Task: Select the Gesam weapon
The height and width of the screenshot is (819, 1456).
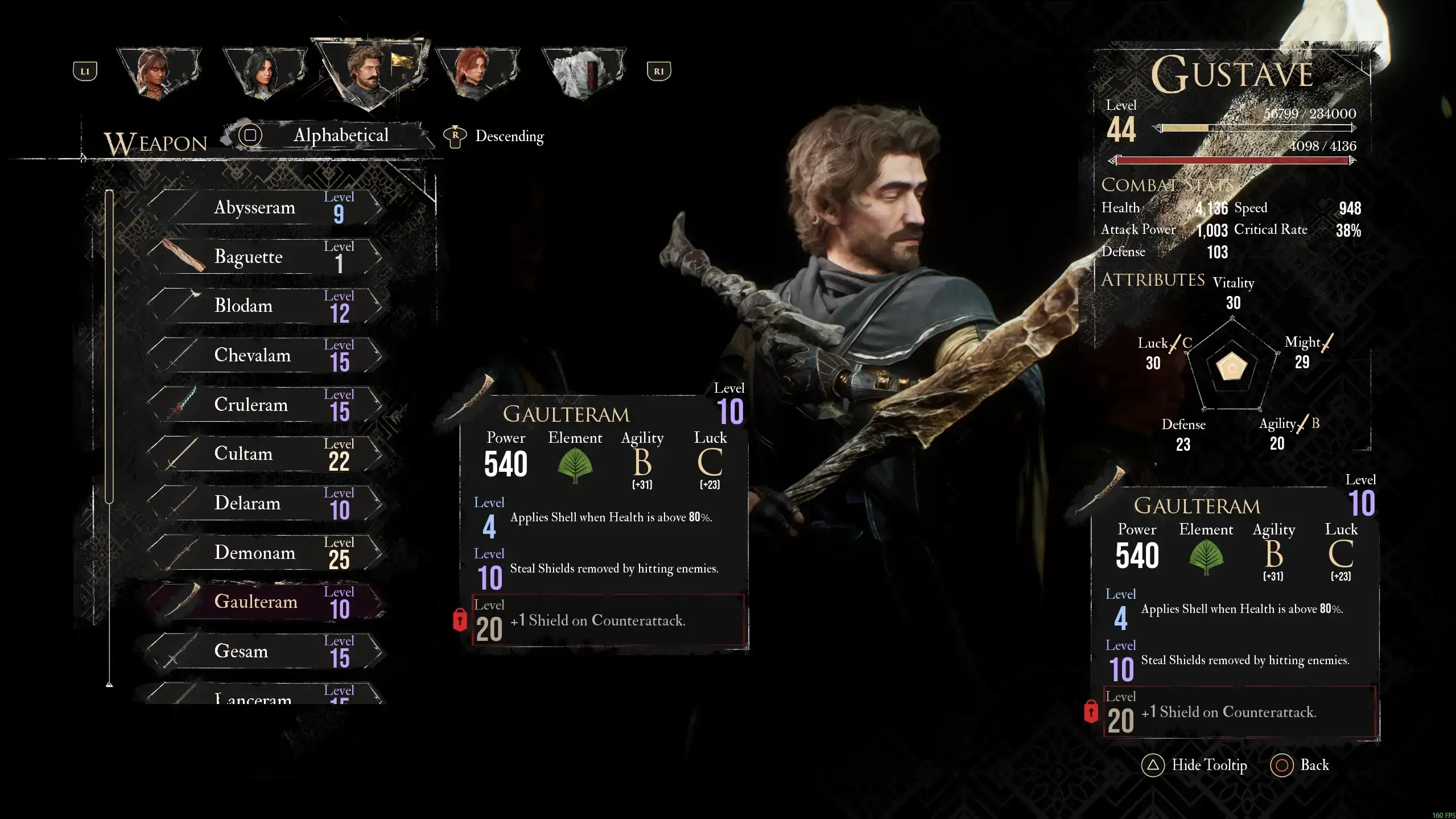Action: (265, 651)
